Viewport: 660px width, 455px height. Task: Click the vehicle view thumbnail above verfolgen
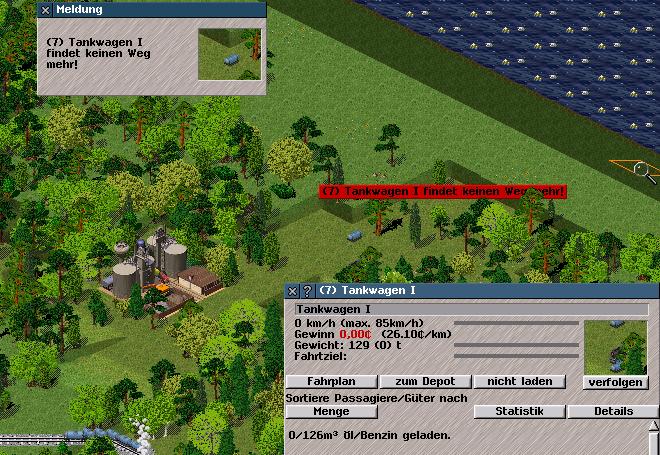(x=615, y=346)
